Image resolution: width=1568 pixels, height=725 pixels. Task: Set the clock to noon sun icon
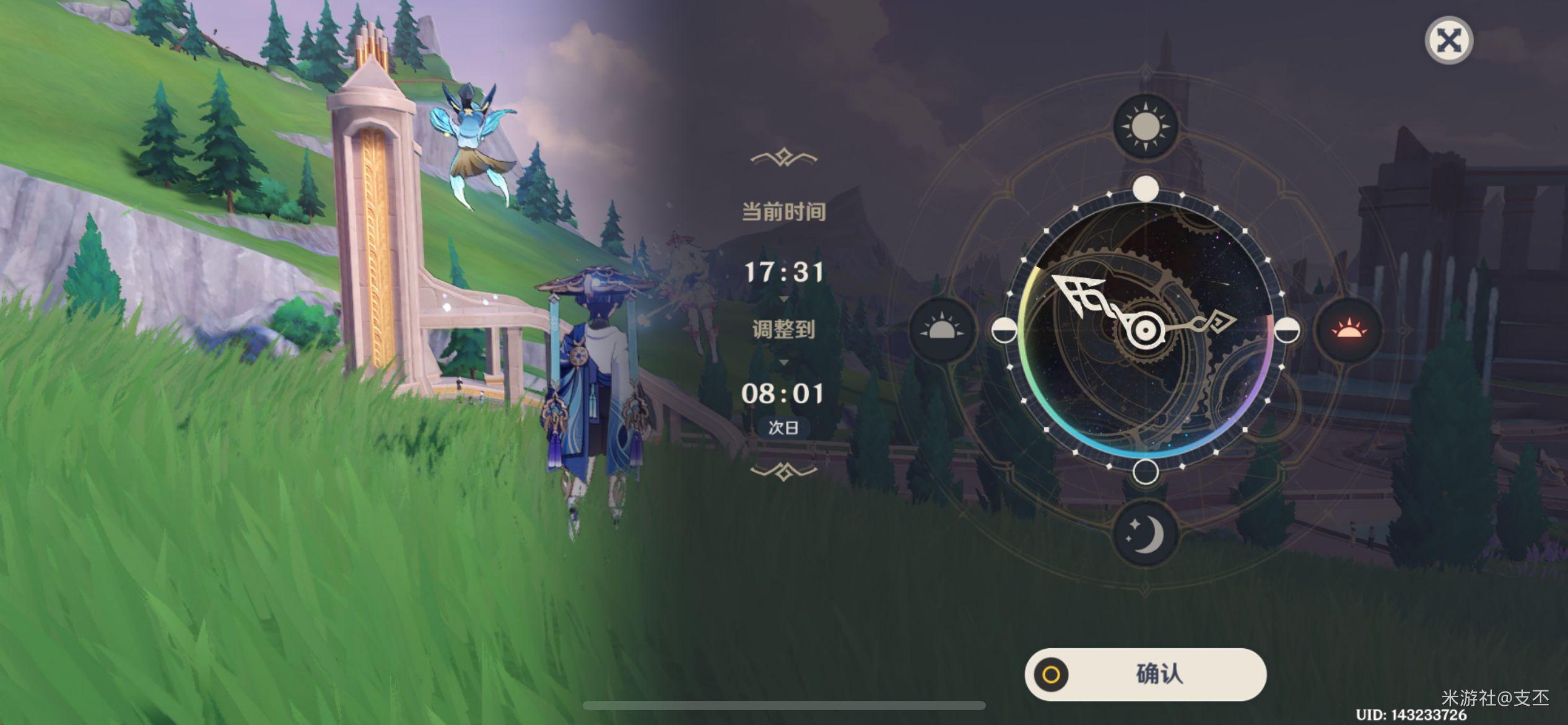pos(1145,126)
